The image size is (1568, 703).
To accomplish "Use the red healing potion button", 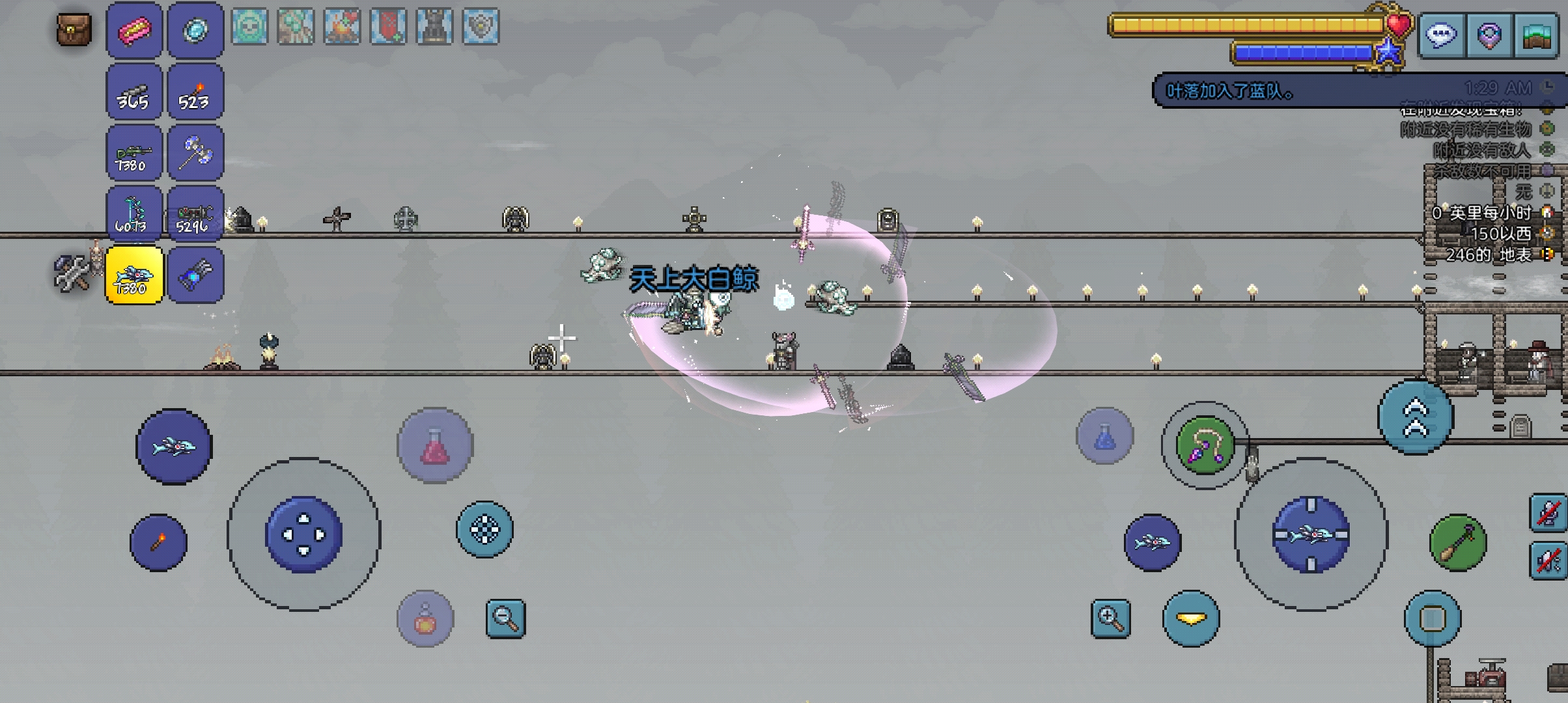I will point(435,446).
